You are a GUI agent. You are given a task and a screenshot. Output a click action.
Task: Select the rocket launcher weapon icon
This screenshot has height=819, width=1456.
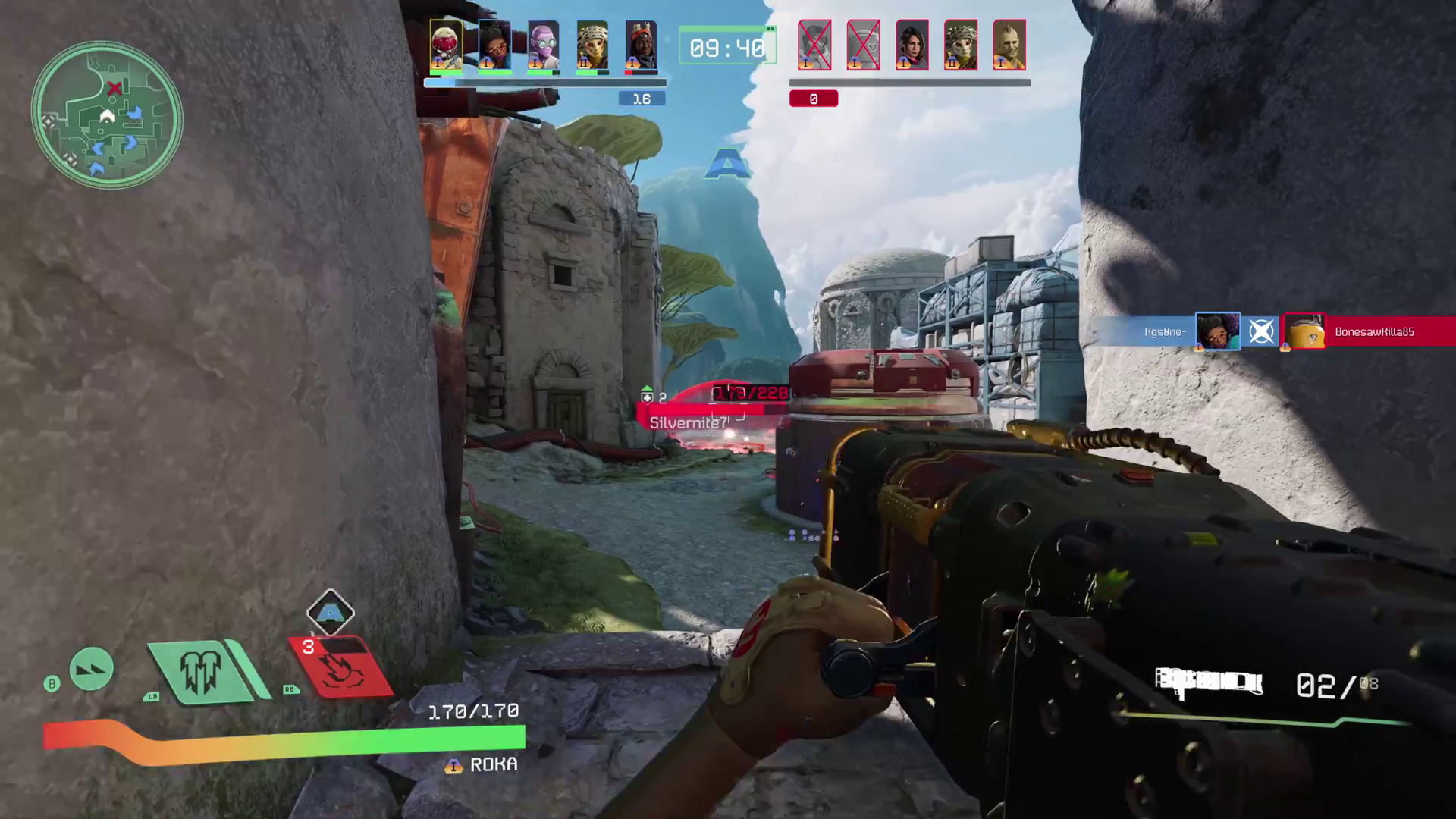(x=1208, y=682)
